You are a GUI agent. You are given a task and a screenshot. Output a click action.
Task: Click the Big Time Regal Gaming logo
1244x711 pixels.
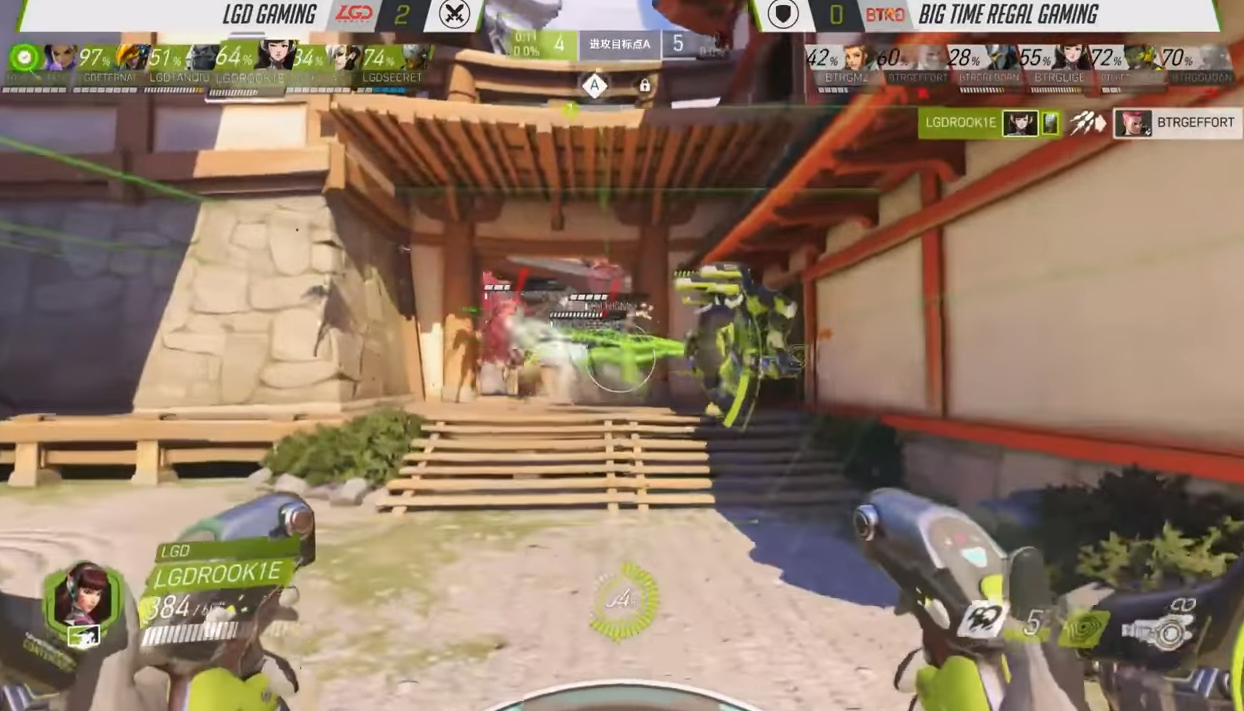point(884,14)
